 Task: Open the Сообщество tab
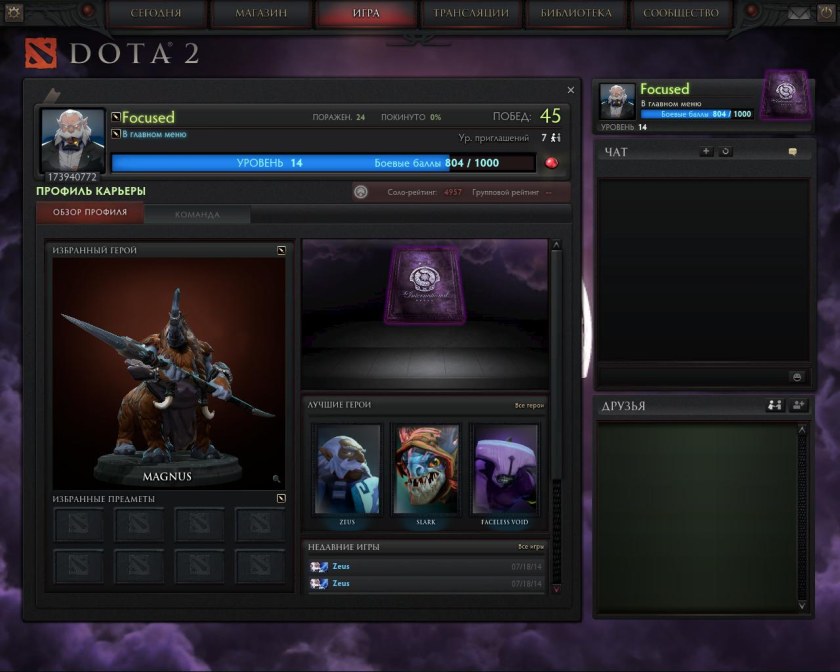pos(681,13)
